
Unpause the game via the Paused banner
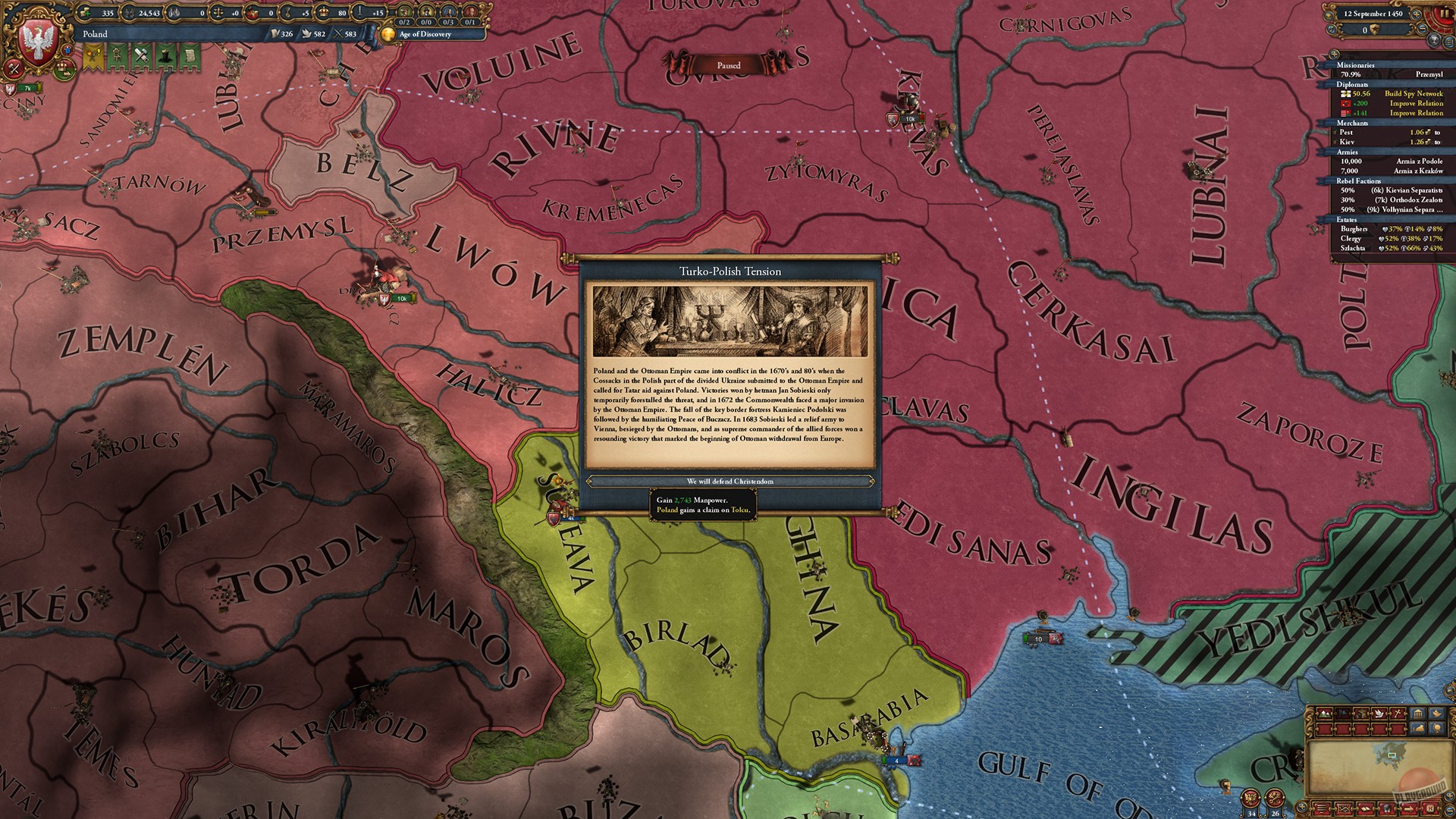(728, 65)
